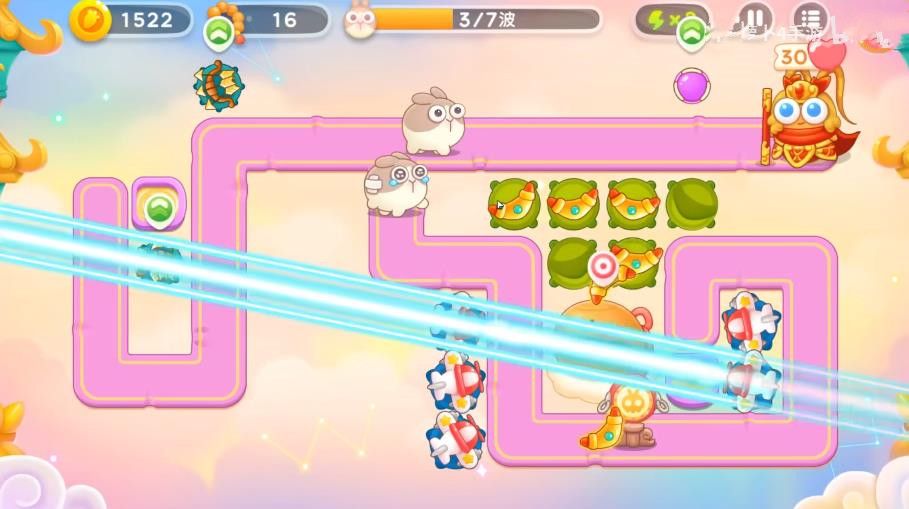Viewport: 909px width, 509px height.
Task: Open the list menu button
Action: pyautogui.click(x=810, y=19)
